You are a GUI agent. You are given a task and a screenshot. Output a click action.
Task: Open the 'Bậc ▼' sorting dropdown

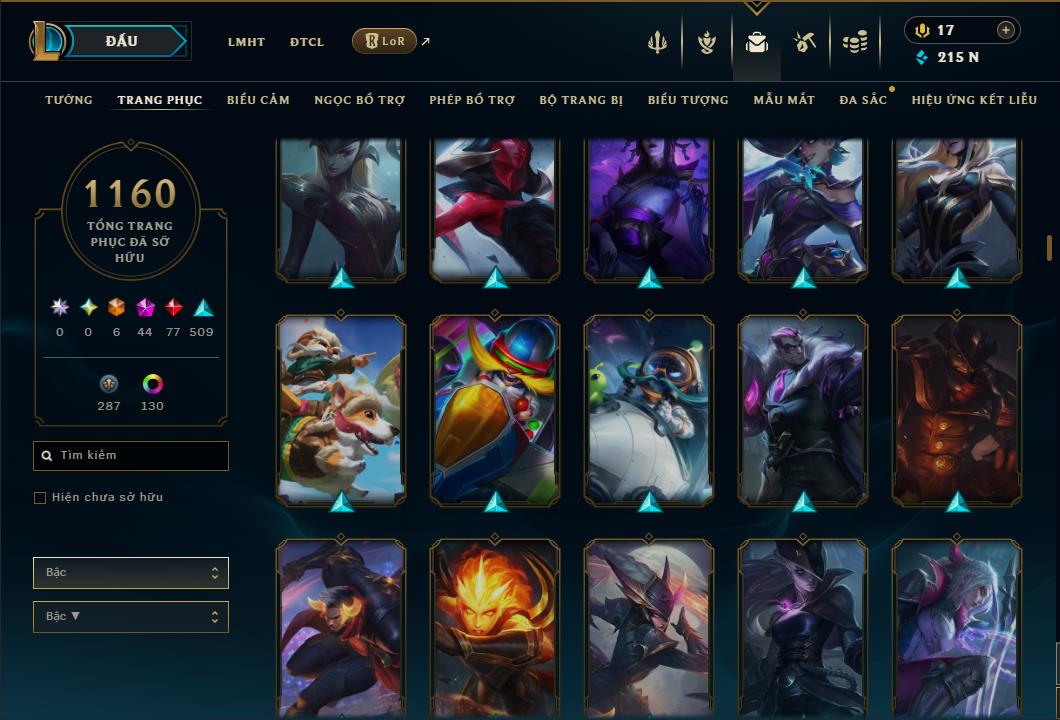click(130, 617)
